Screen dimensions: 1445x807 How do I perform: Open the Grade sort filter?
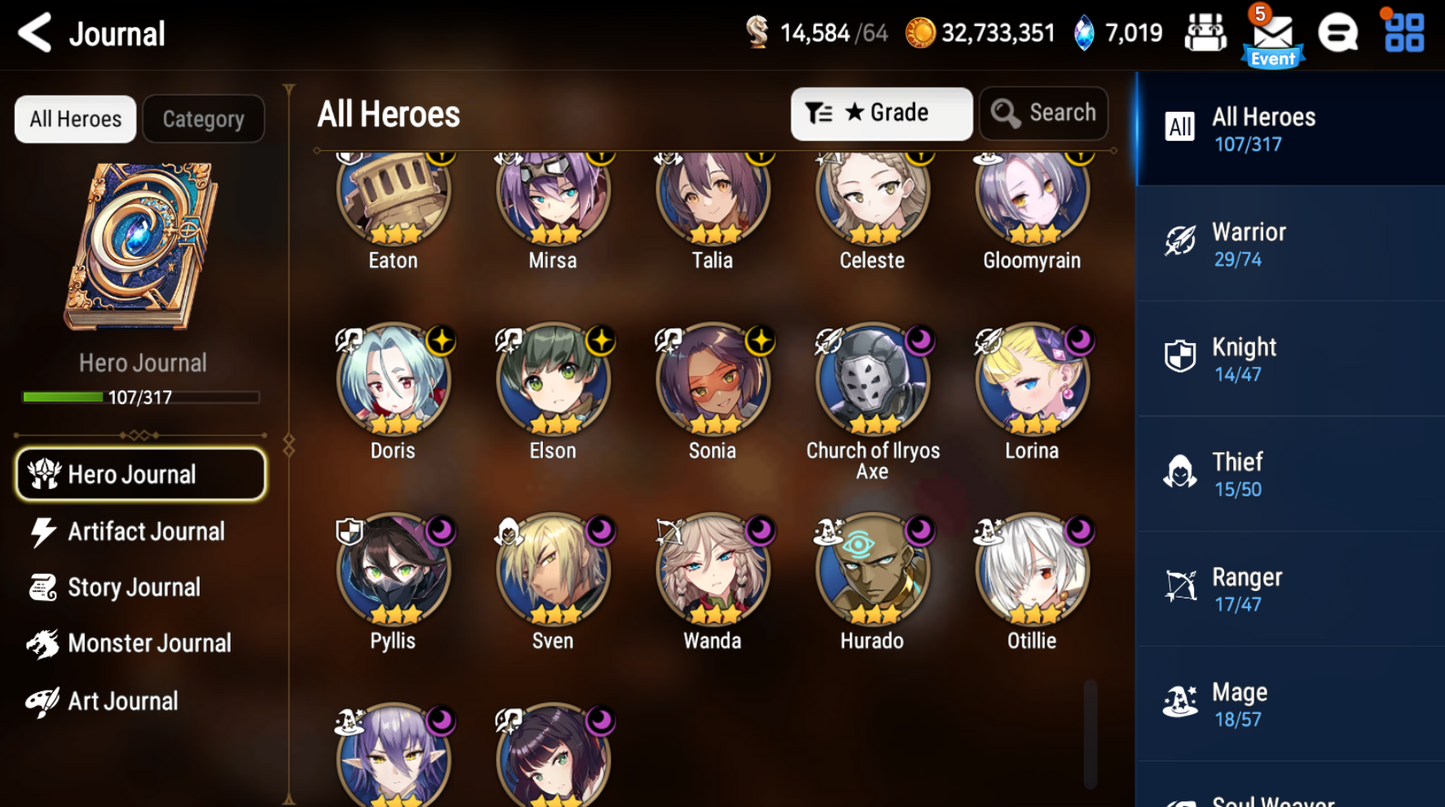pos(881,113)
